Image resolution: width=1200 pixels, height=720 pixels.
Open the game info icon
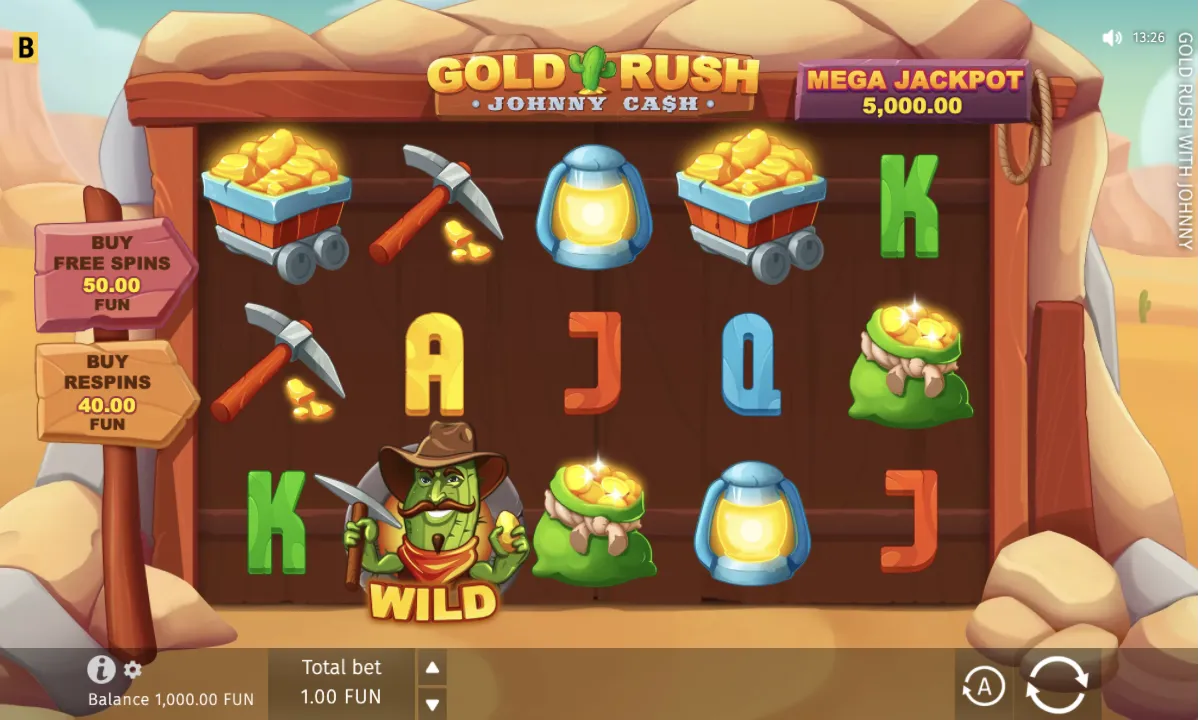[101, 669]
